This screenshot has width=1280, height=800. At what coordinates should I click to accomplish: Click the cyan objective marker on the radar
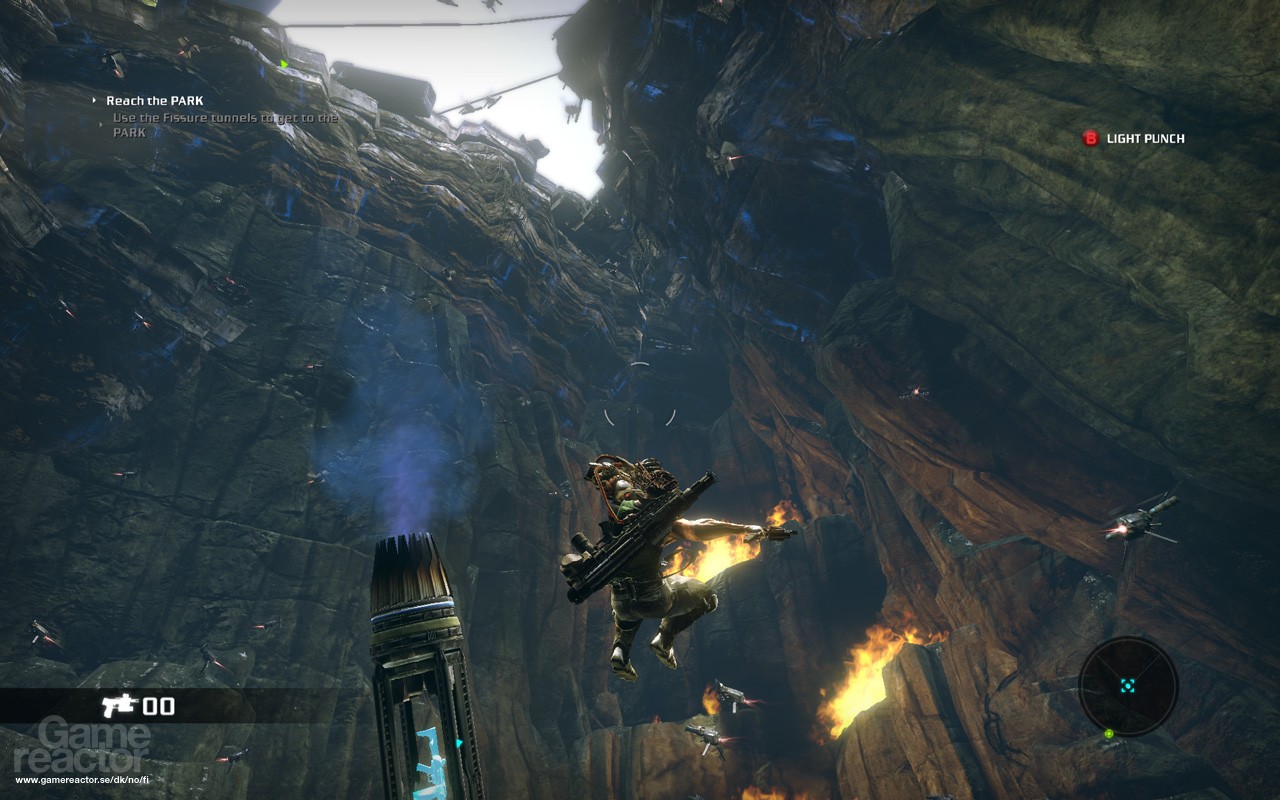tap(1128, 686)
